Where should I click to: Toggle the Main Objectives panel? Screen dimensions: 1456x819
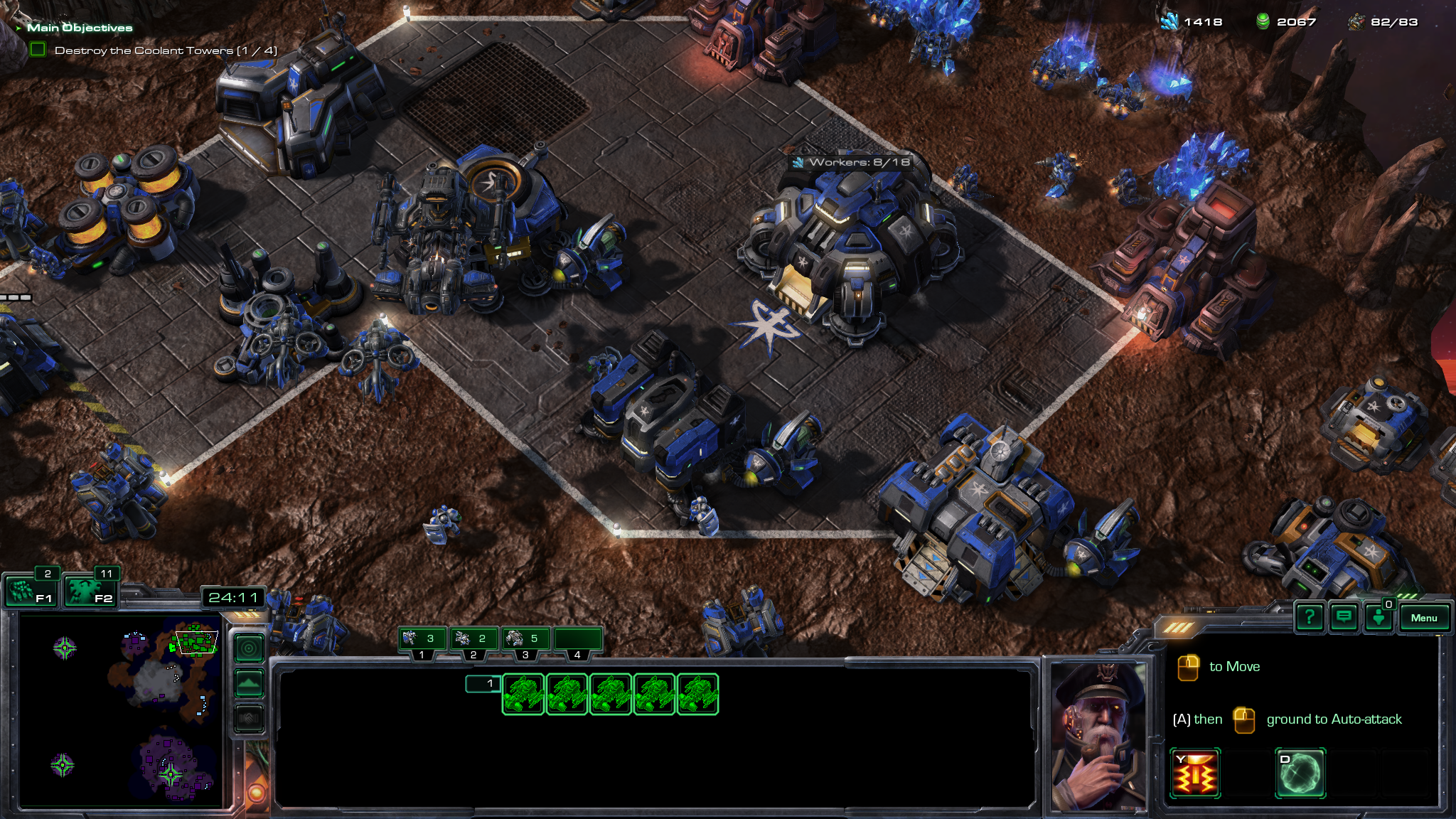click(78, 28)
